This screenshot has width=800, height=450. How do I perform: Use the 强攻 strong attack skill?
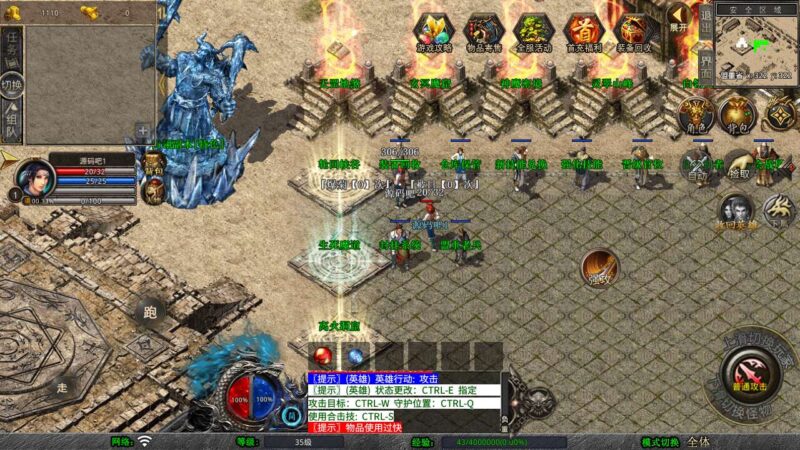point(600,267)
